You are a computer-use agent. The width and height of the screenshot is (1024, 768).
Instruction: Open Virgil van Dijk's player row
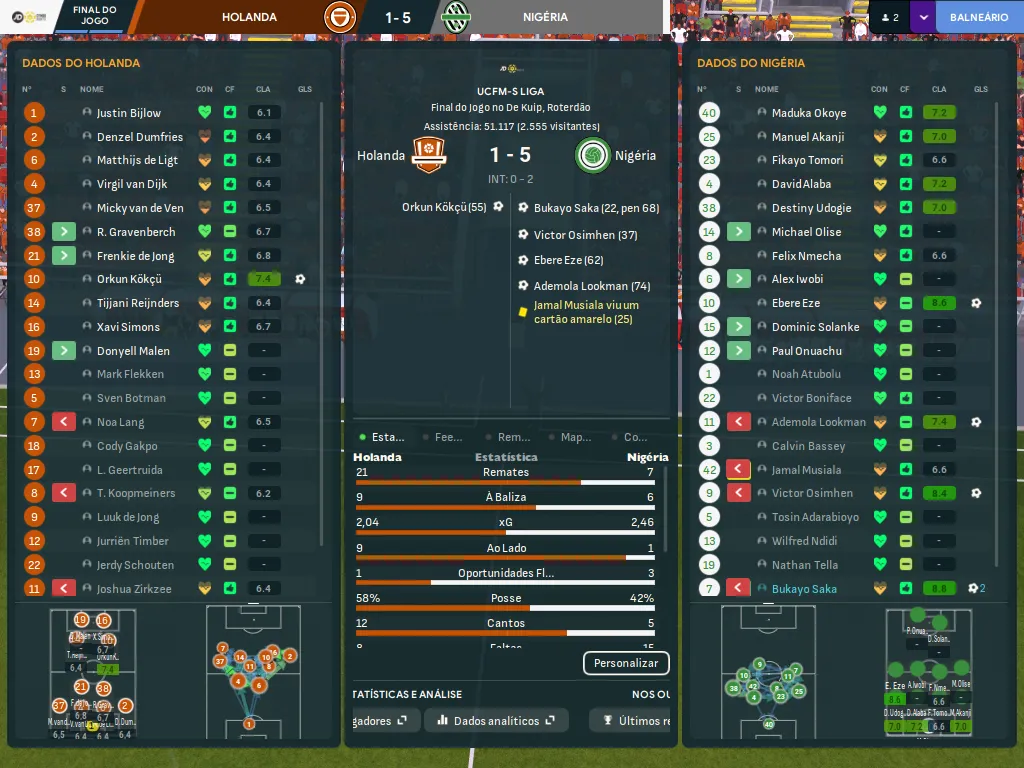pos(132,184)
